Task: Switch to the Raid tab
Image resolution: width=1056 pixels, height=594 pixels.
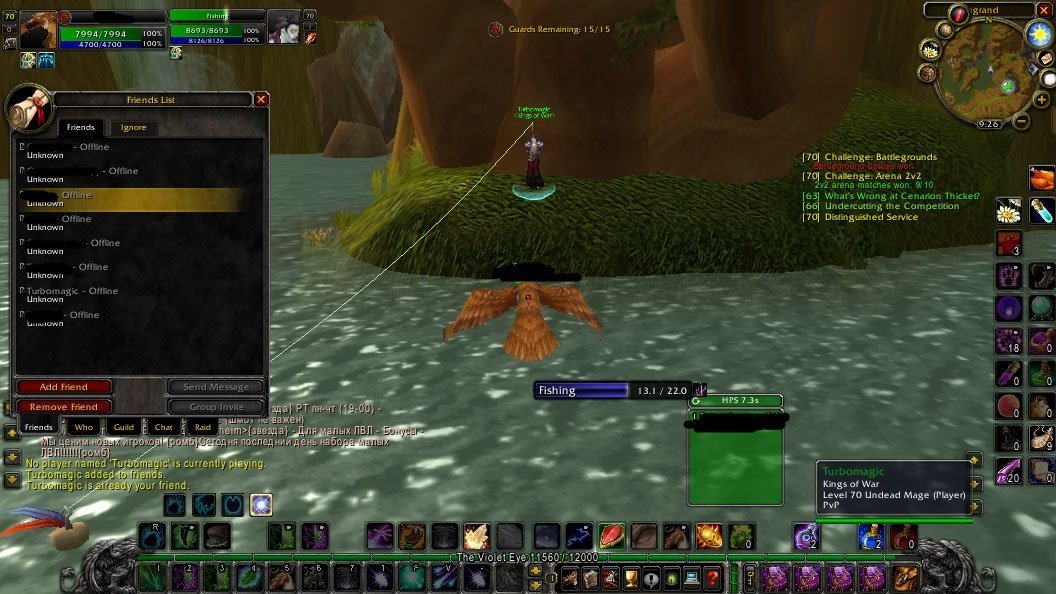Action: click(x=202, y=427)
